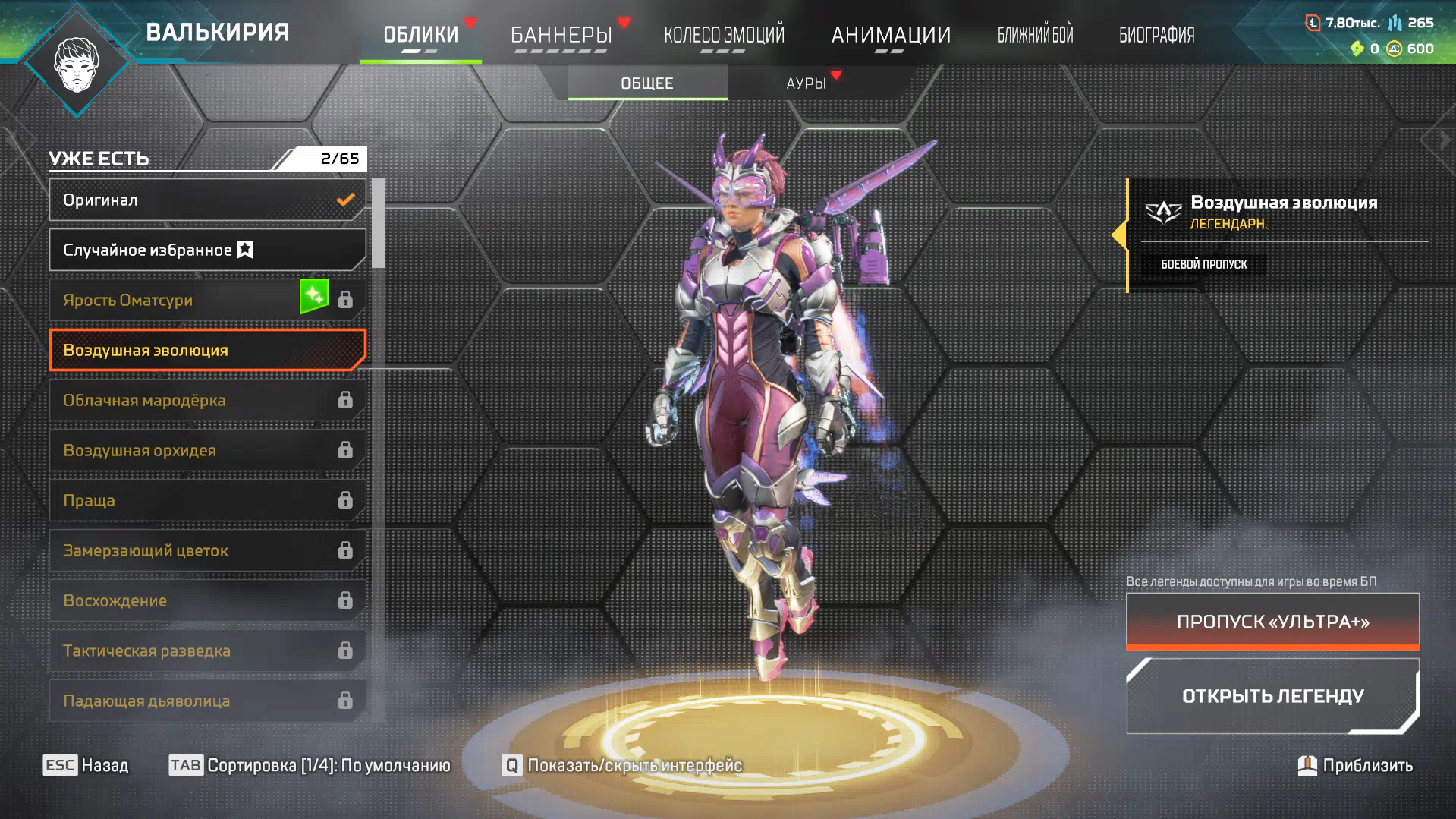Image resolution: width=1456 pixels, height=819 pixels.
Task: Choose Случайное избранное skin option
Action: (x=207, y=250)
